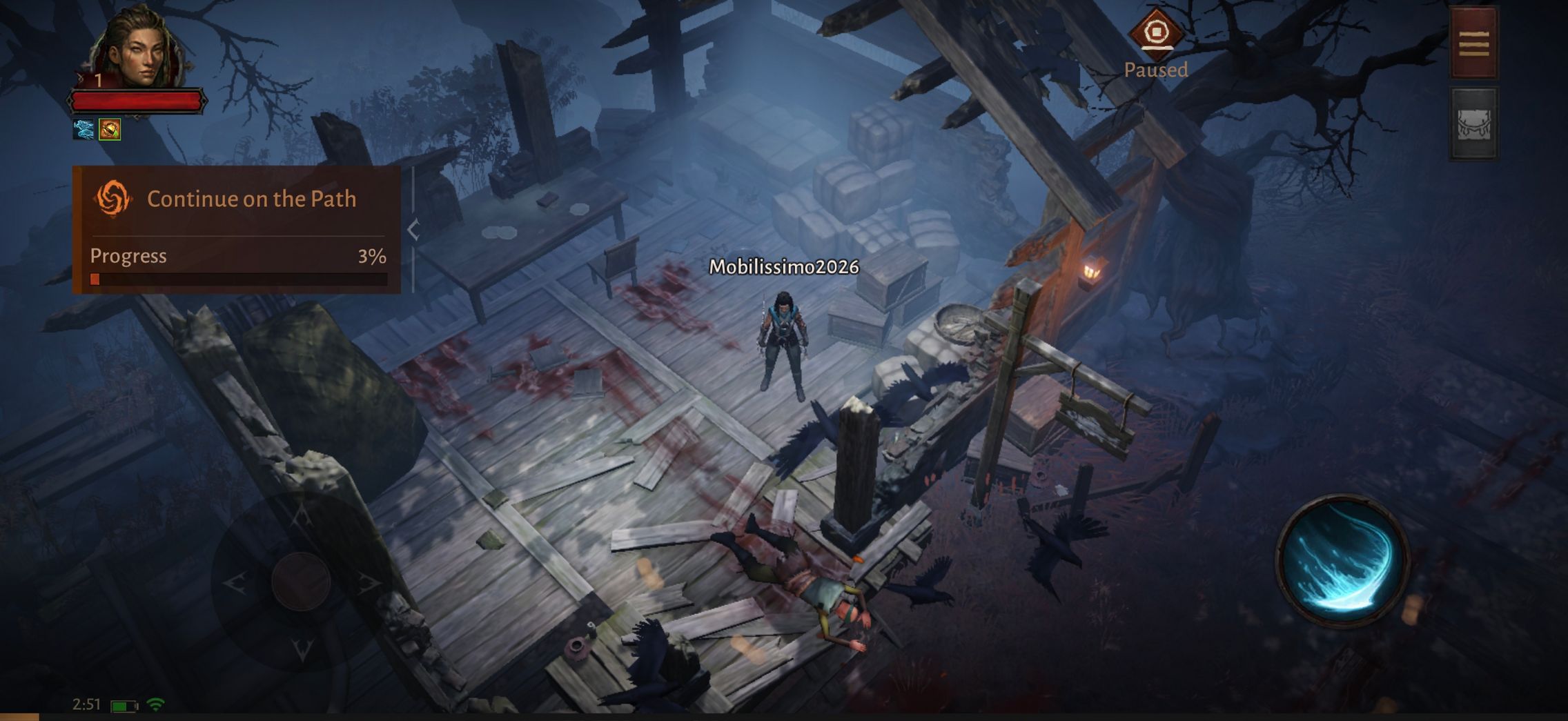This screenshot has width=1568, height=721.
Task: Inspect the orange buff status icon
Action: (x=110, y=129)
